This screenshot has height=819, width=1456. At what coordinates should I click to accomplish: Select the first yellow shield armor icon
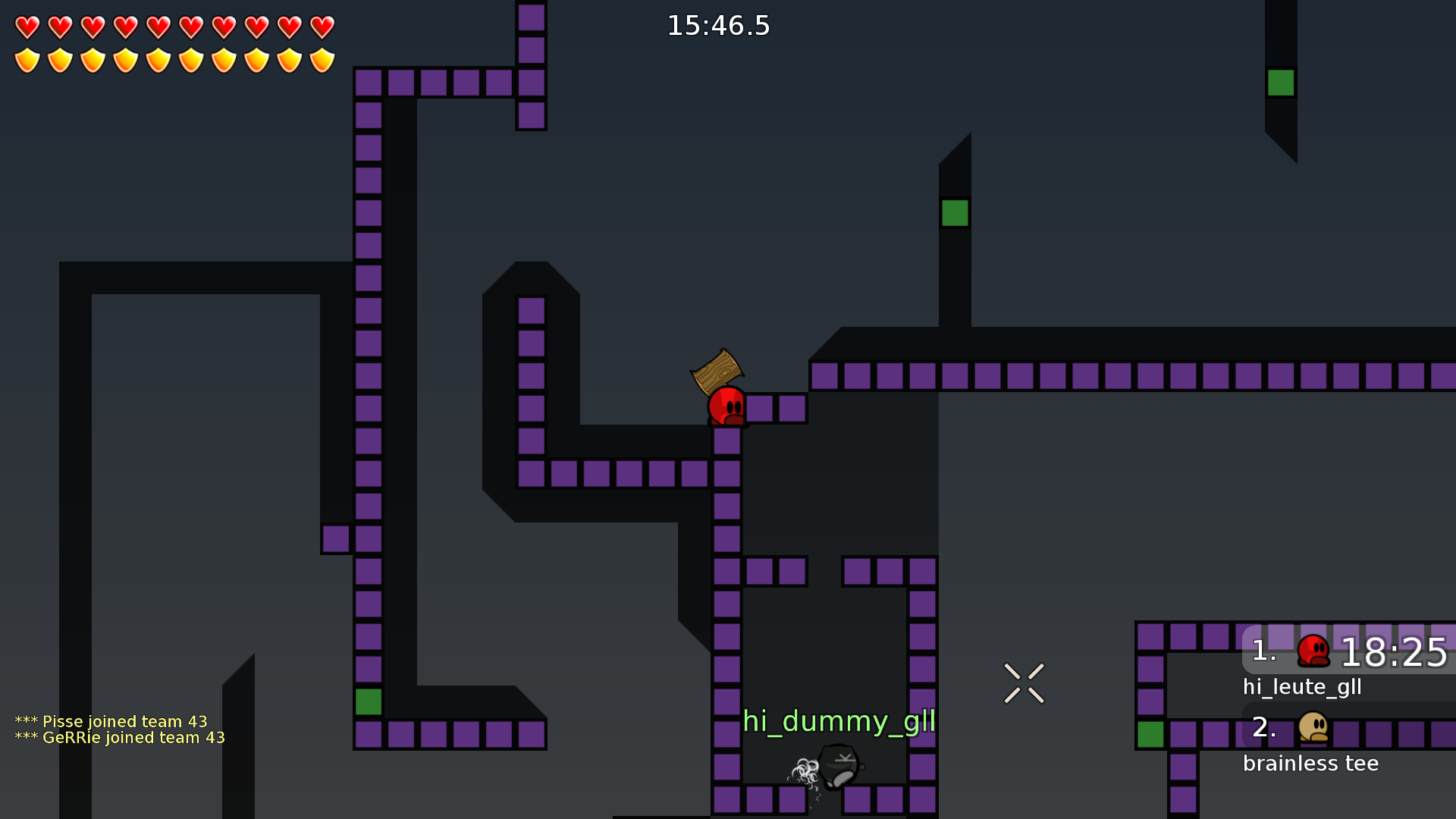coord(27,58)
